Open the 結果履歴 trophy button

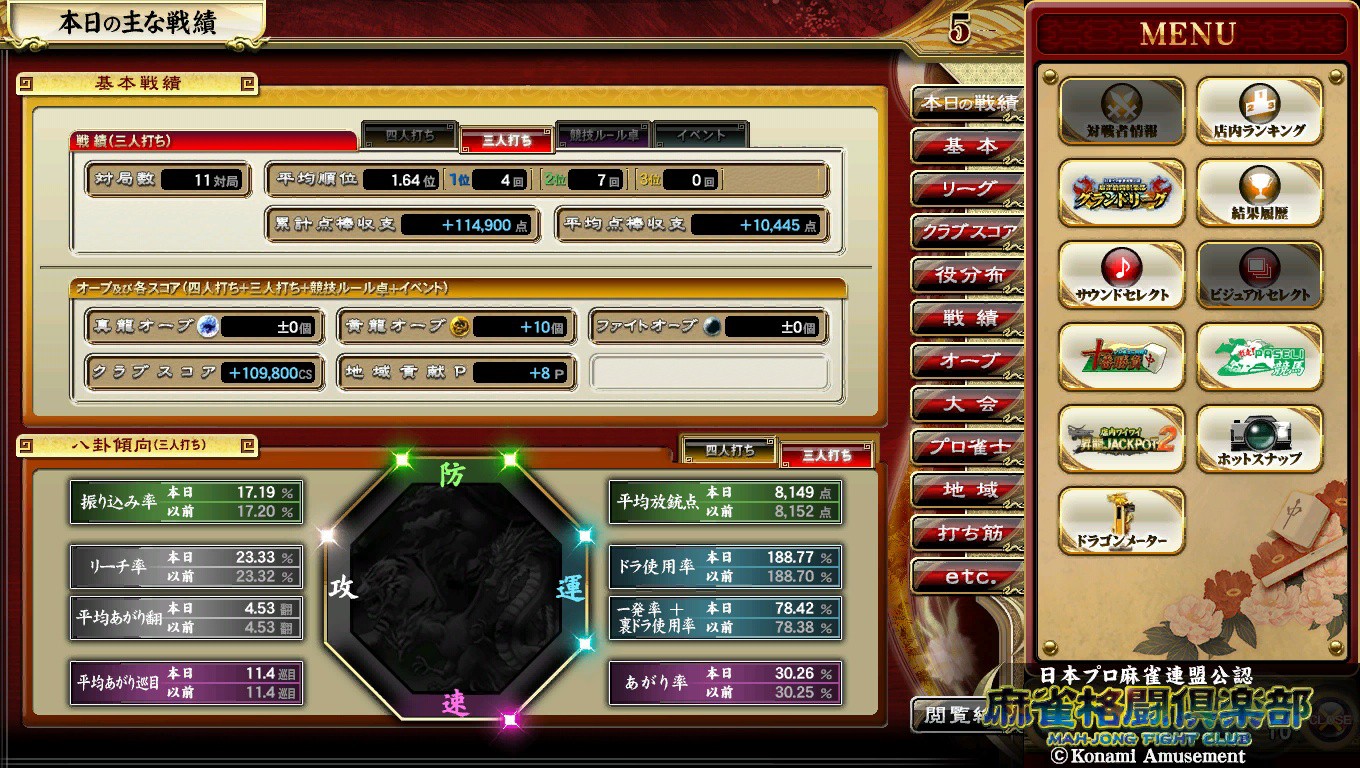(x=1259, y=193)
